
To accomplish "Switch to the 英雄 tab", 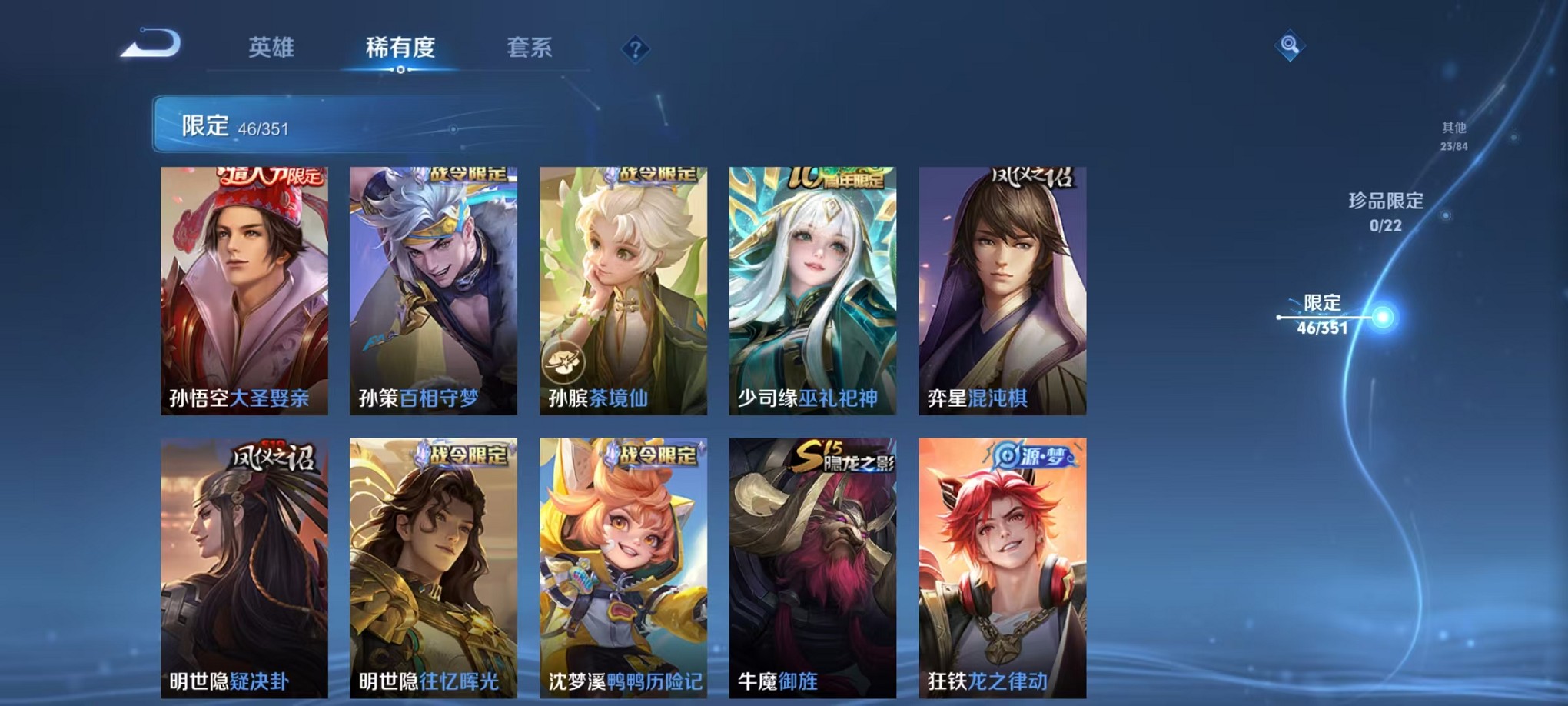I will [x=273, y=48].
